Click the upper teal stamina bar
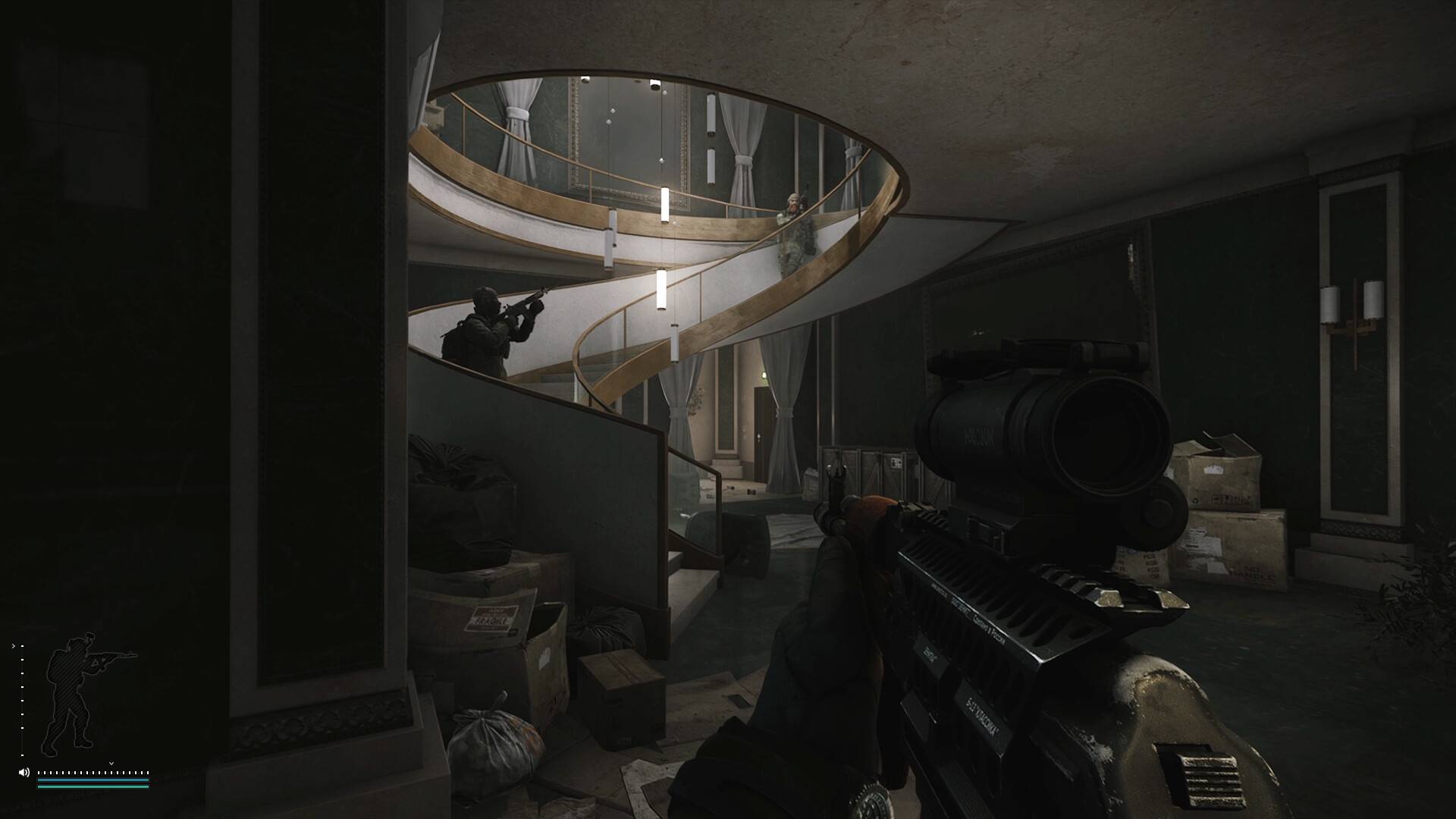The width and height of the screenshot is (1456, 819). pyautogui.click(x=93, y=780)
